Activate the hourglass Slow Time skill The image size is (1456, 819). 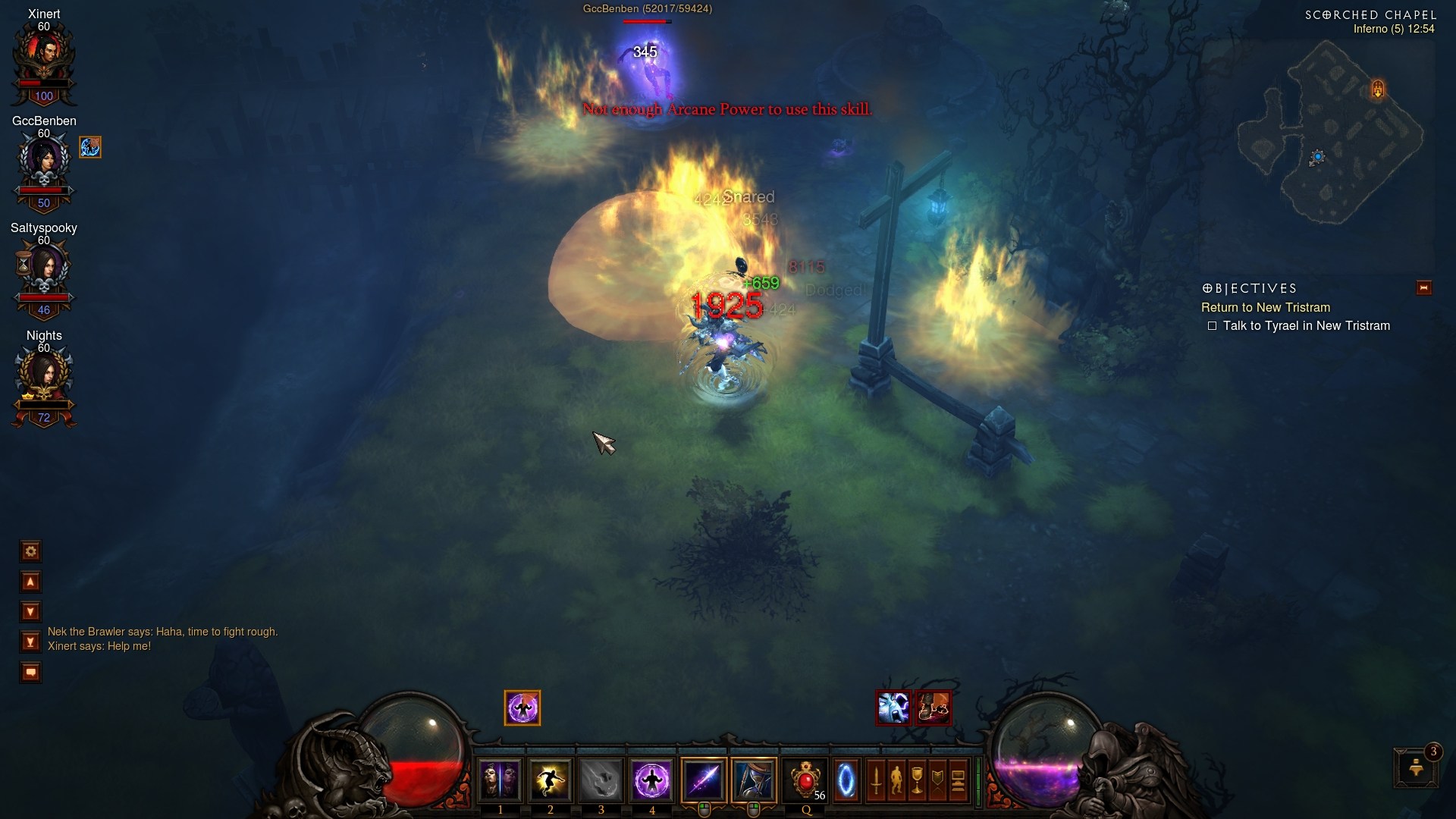(755, 780)
